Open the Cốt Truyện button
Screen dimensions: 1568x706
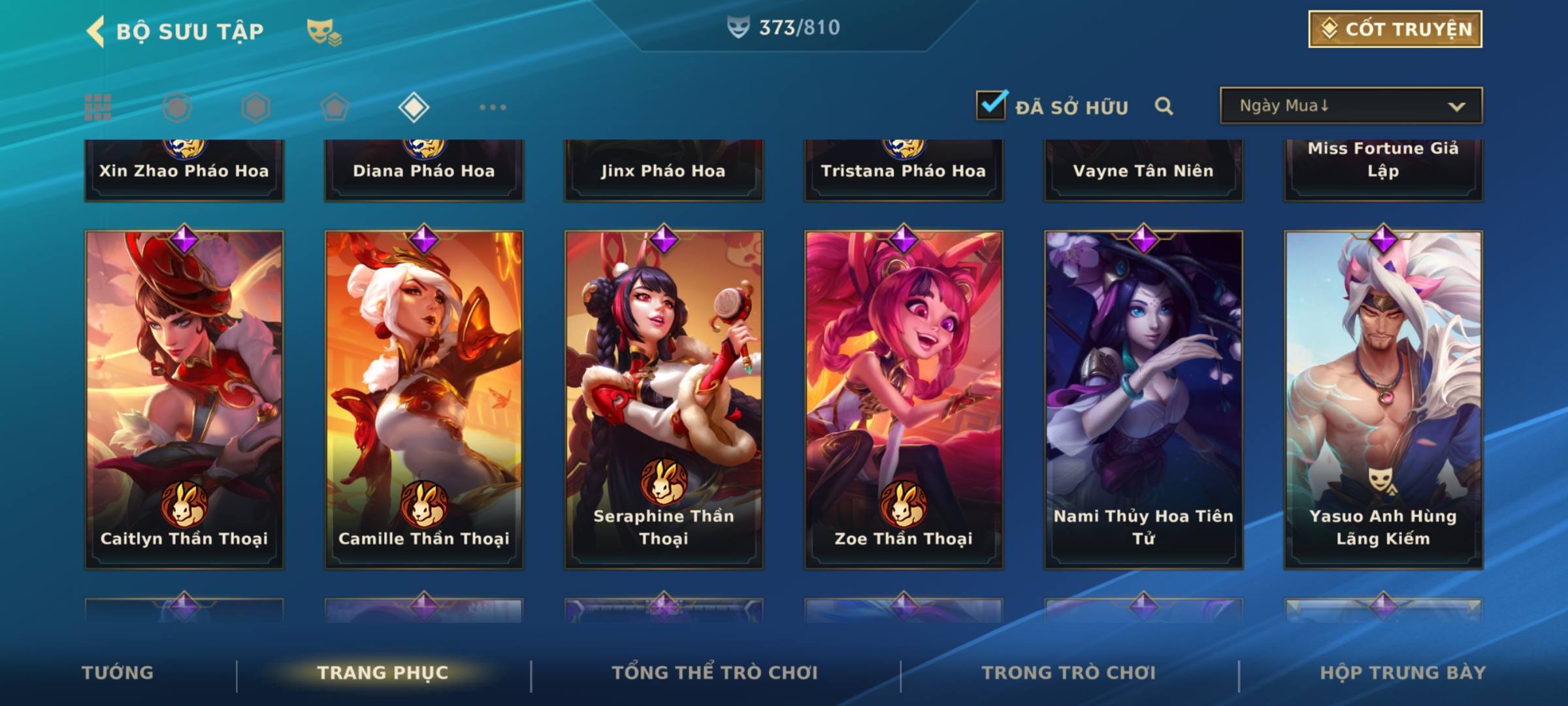[x=1395, y=29]
